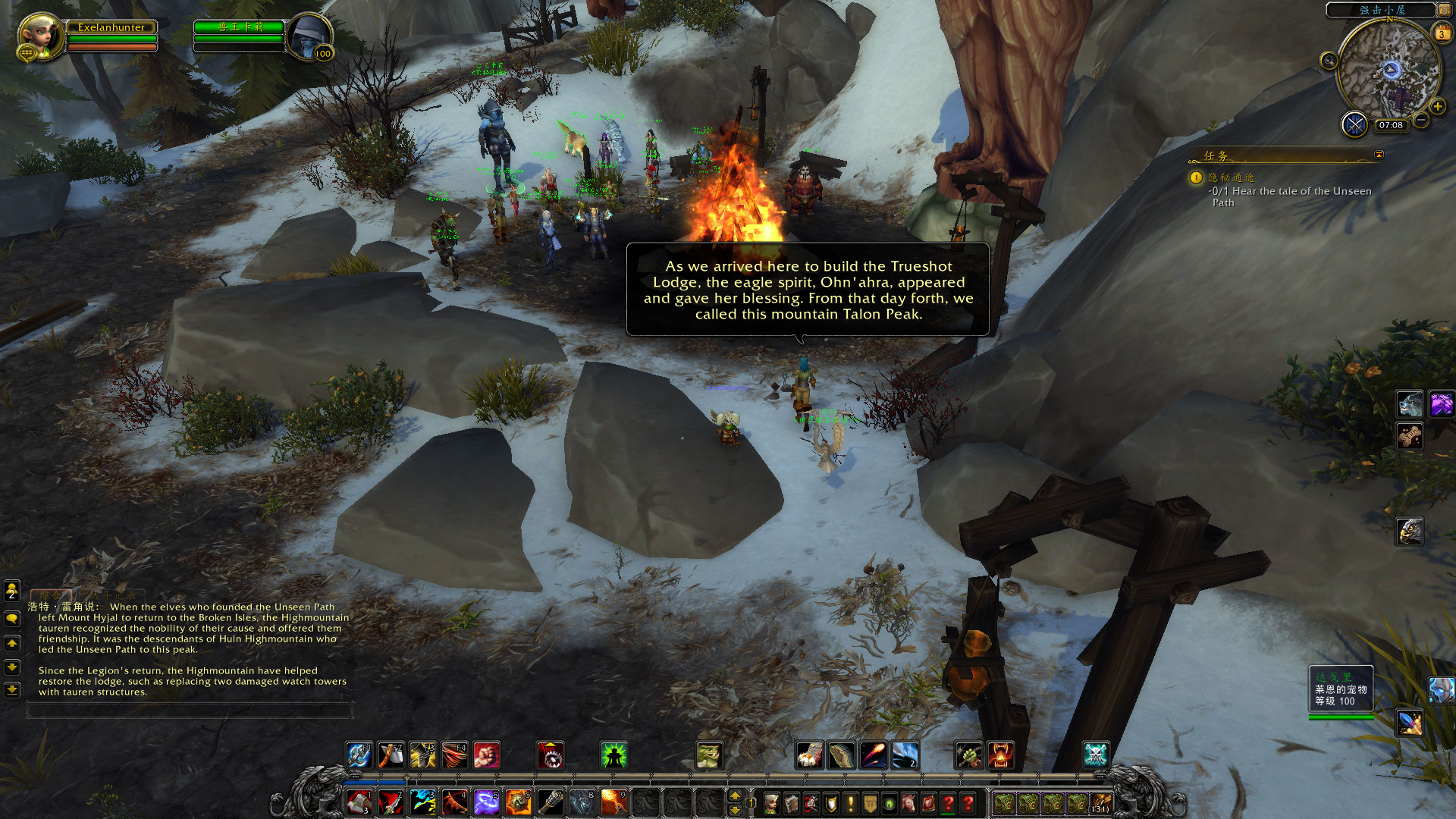
Task: Activate the red clenched fist ability
Action: [x=486, y=755]
